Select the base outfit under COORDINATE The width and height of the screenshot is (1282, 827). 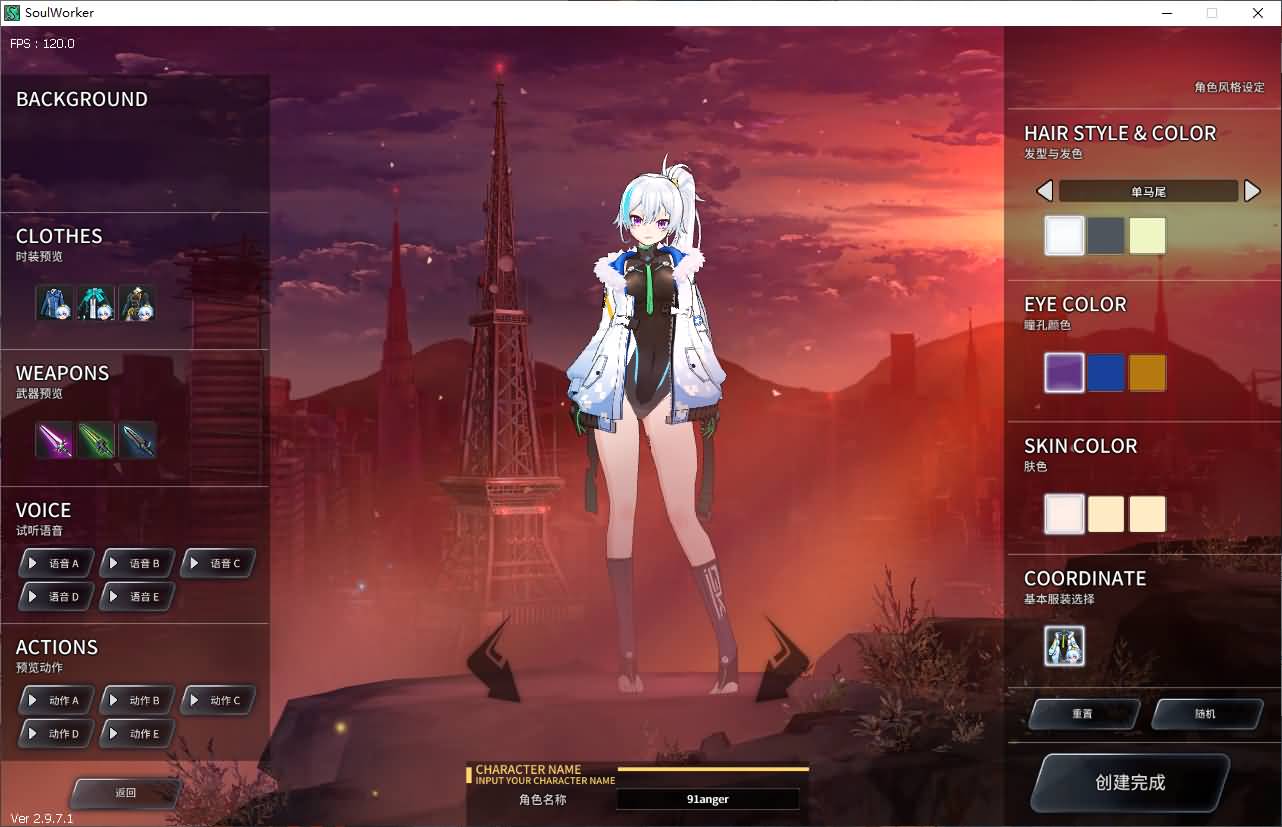coord(1065,646)
